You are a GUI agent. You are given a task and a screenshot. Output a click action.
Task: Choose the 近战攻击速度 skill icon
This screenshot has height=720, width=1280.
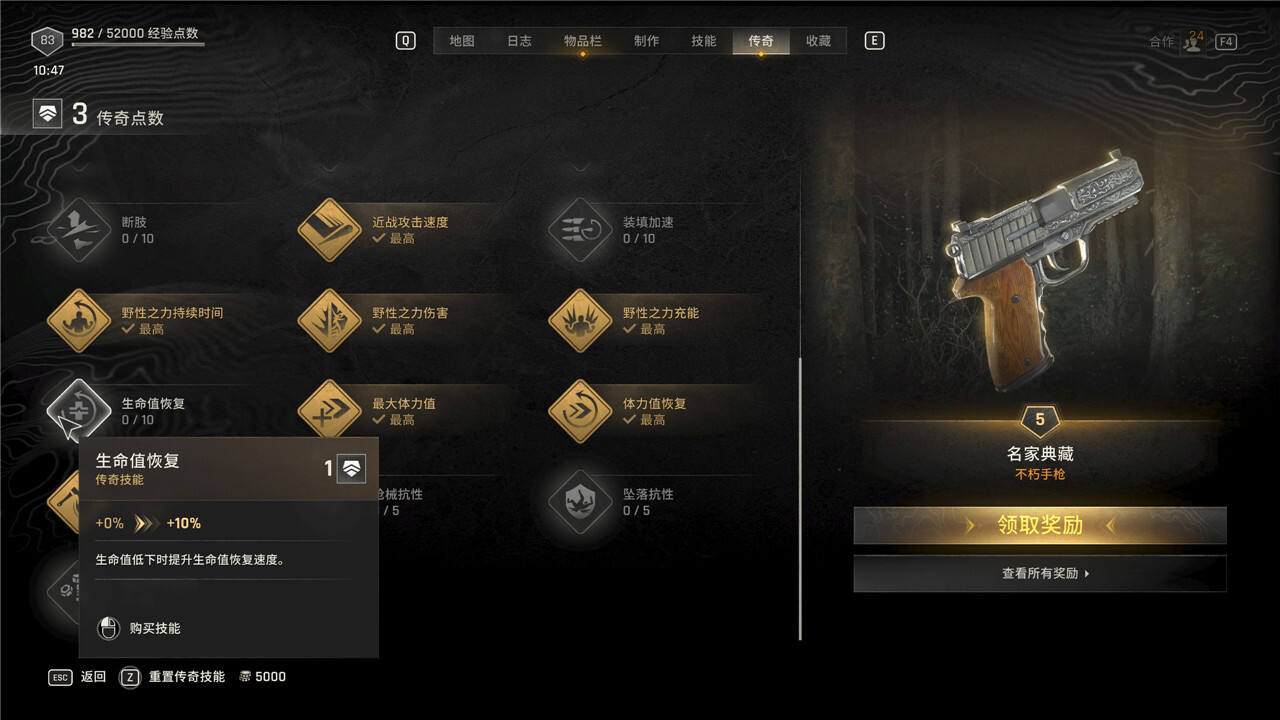coord(329,230)
